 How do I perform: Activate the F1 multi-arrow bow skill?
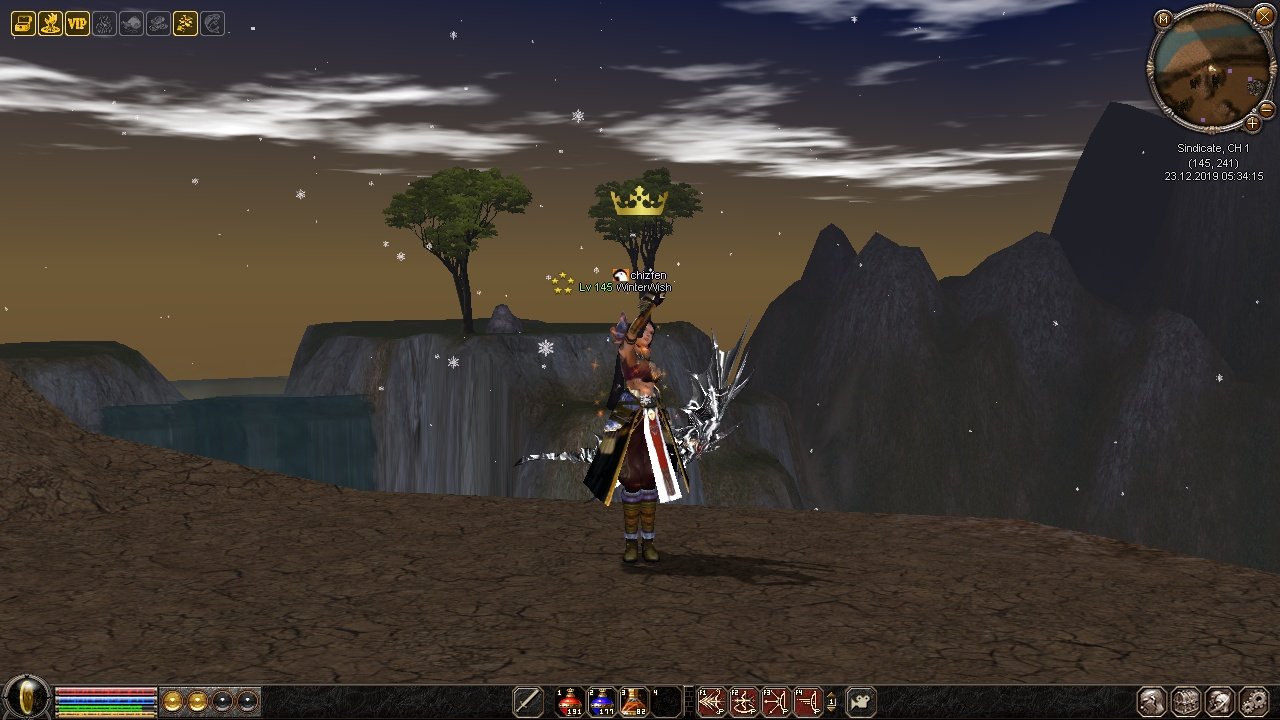711,702
